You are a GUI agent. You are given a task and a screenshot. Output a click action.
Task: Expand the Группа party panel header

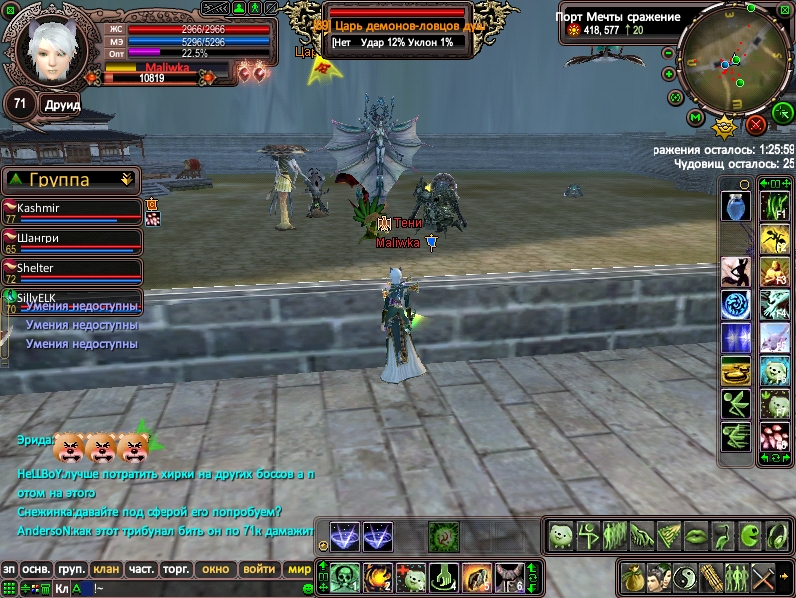coord(126,180)
